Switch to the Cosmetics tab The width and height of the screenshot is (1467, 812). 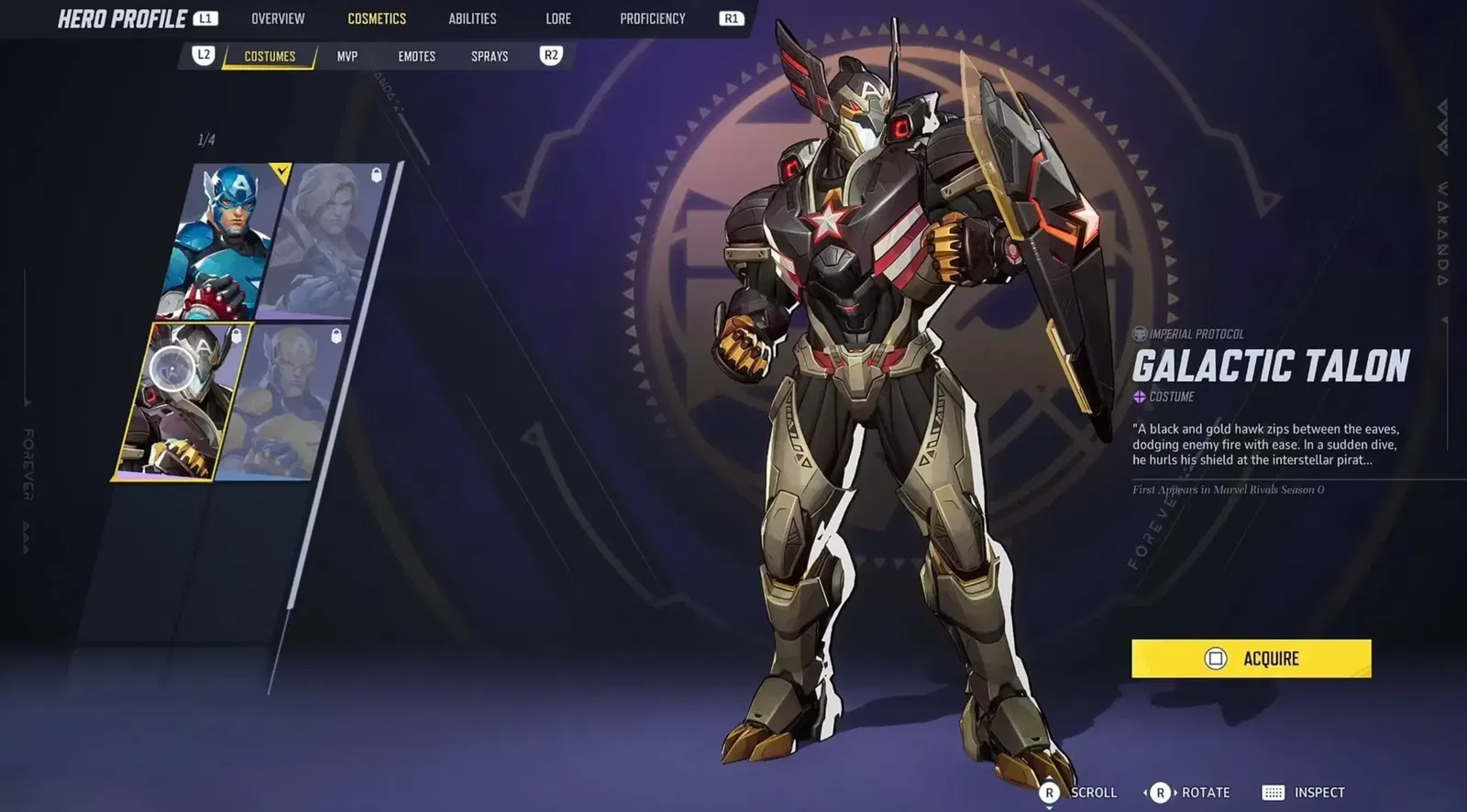[x=376, y=18]
